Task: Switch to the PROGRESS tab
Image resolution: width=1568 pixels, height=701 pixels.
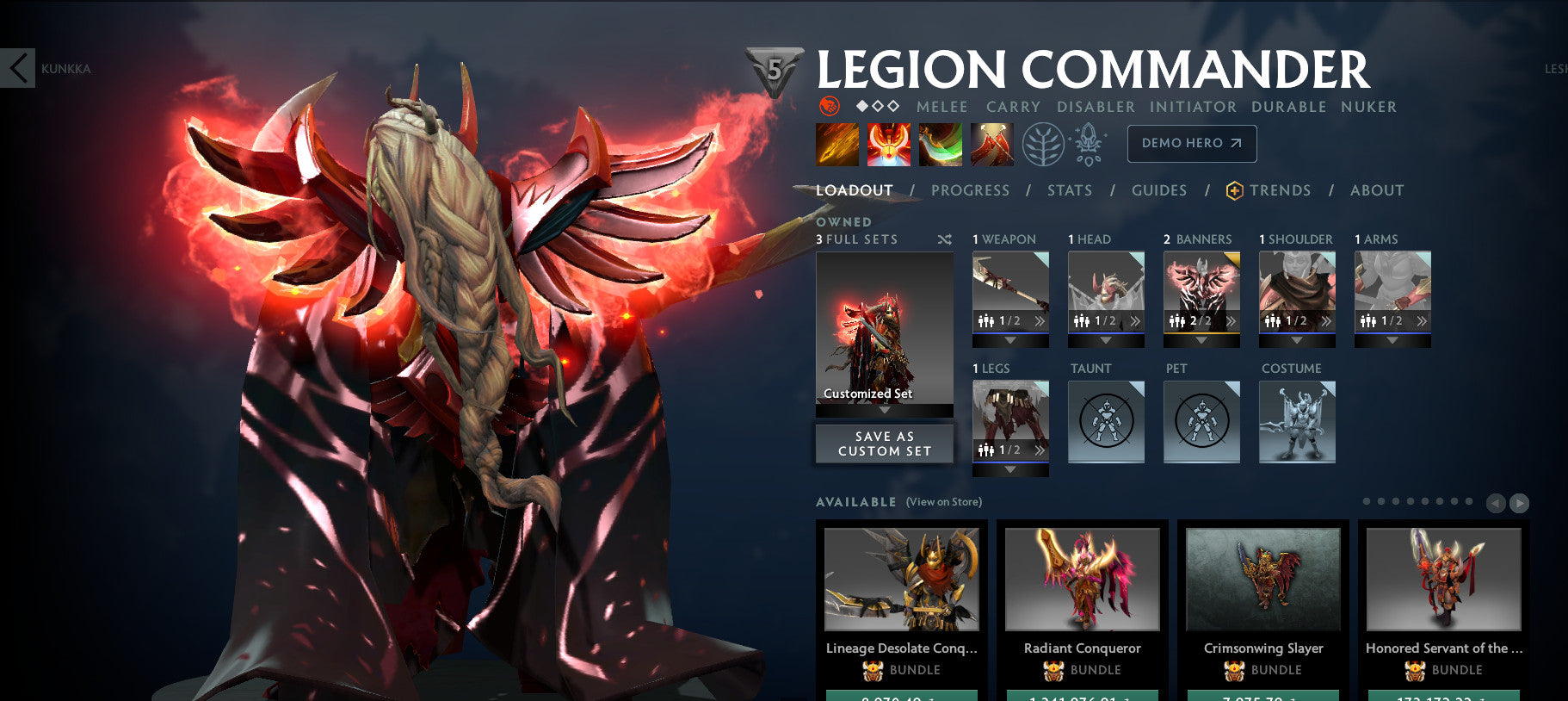Action: [970, 190]
